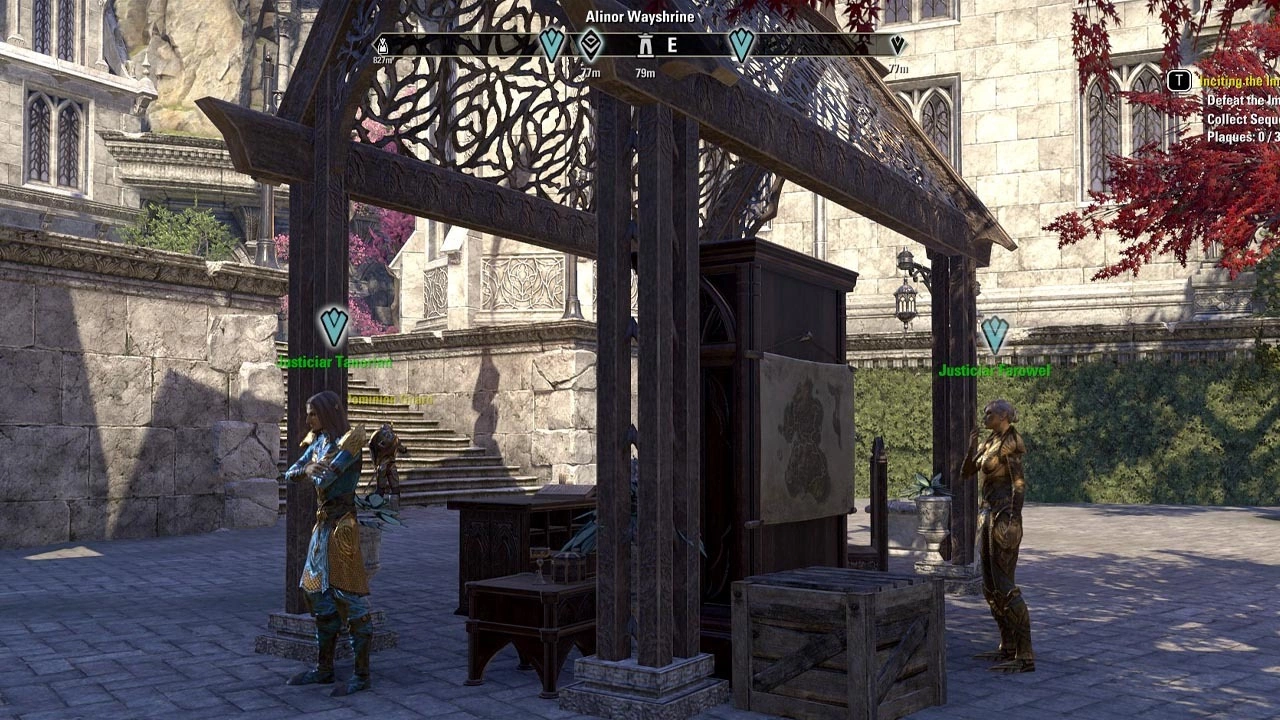The width and height of the screenshot is (1280, 720).
Task: Select the Alinor Wayshrine compass marker
Action: 646,46
